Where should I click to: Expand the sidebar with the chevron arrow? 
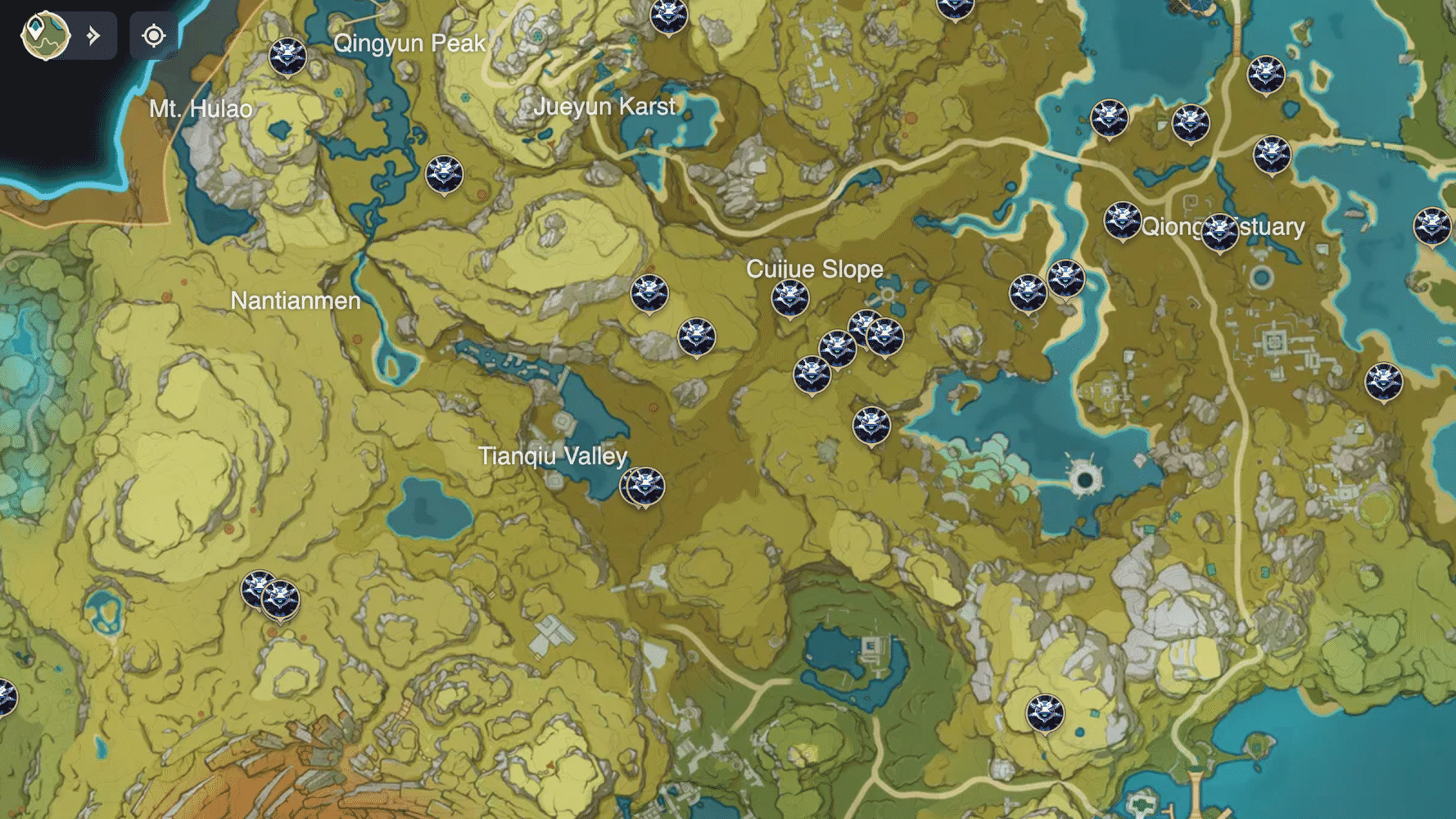coord(93,35)
